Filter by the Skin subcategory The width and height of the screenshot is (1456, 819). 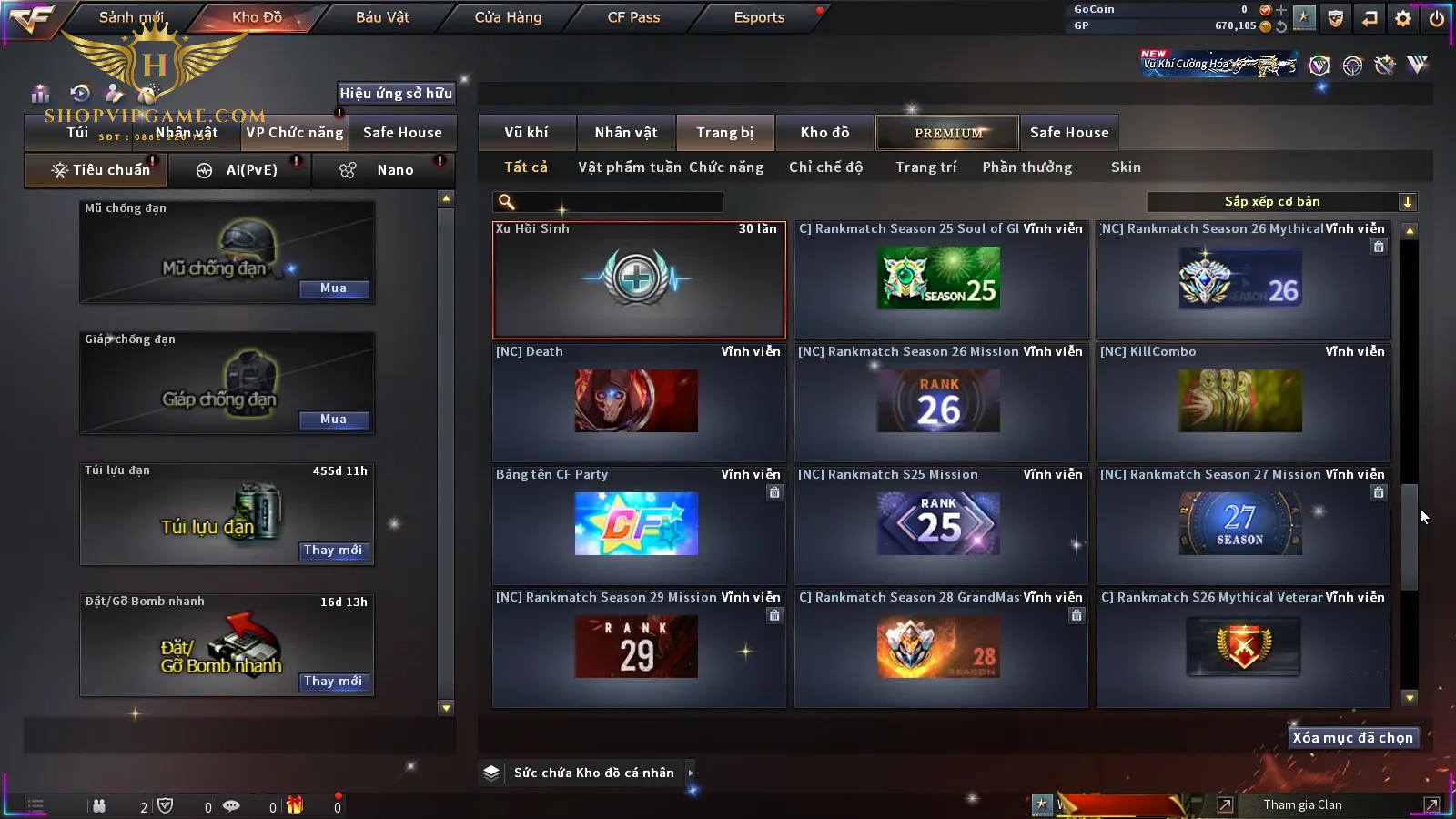(1126, 167)
